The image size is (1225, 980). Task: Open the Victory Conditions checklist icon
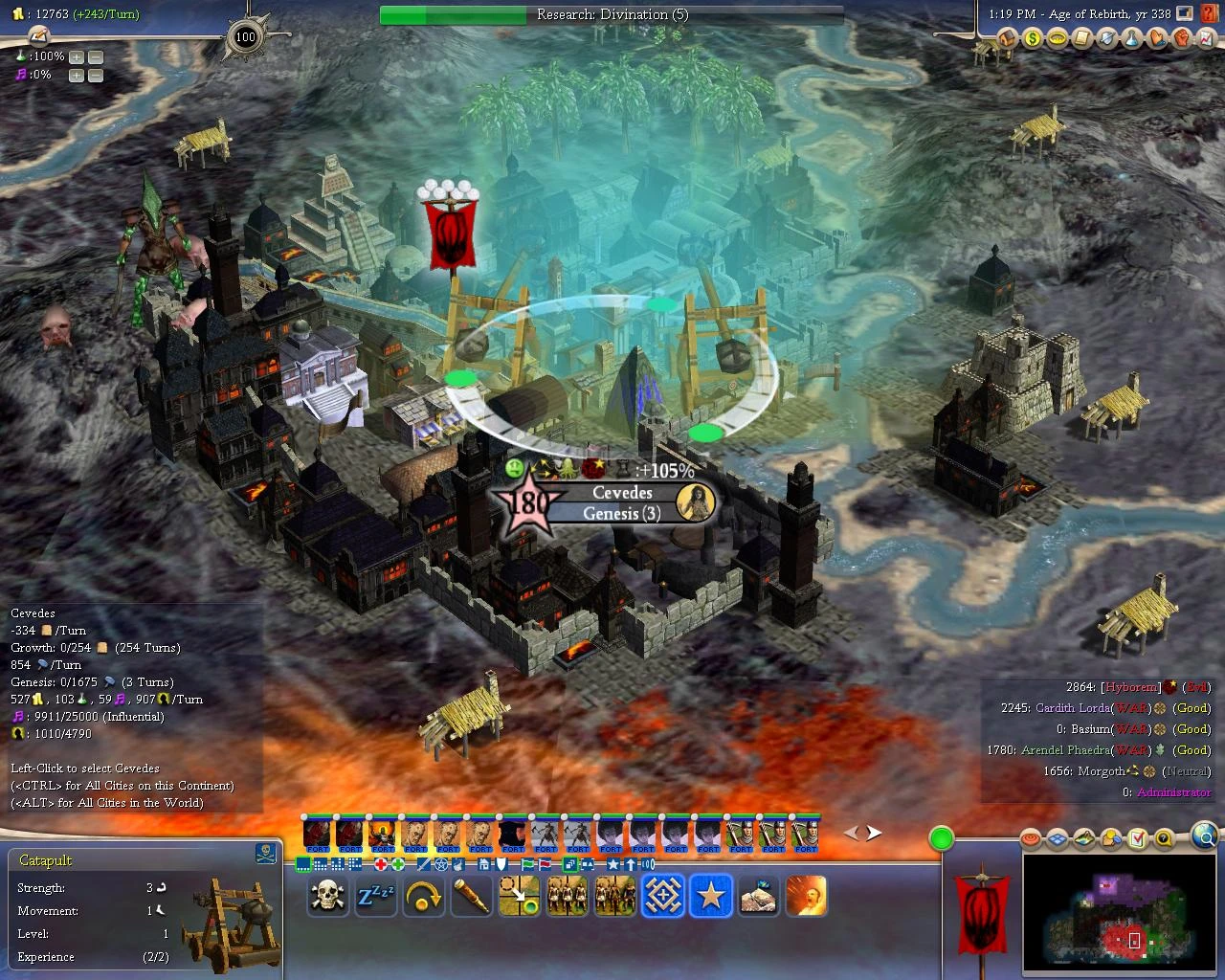1137,838
